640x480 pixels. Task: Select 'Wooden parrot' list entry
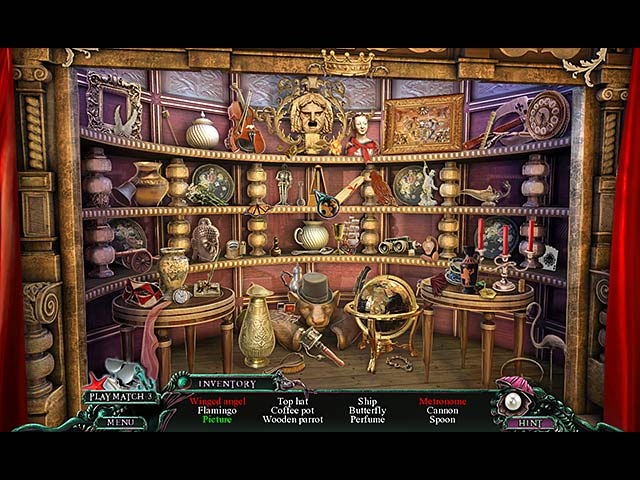[292, 420]
